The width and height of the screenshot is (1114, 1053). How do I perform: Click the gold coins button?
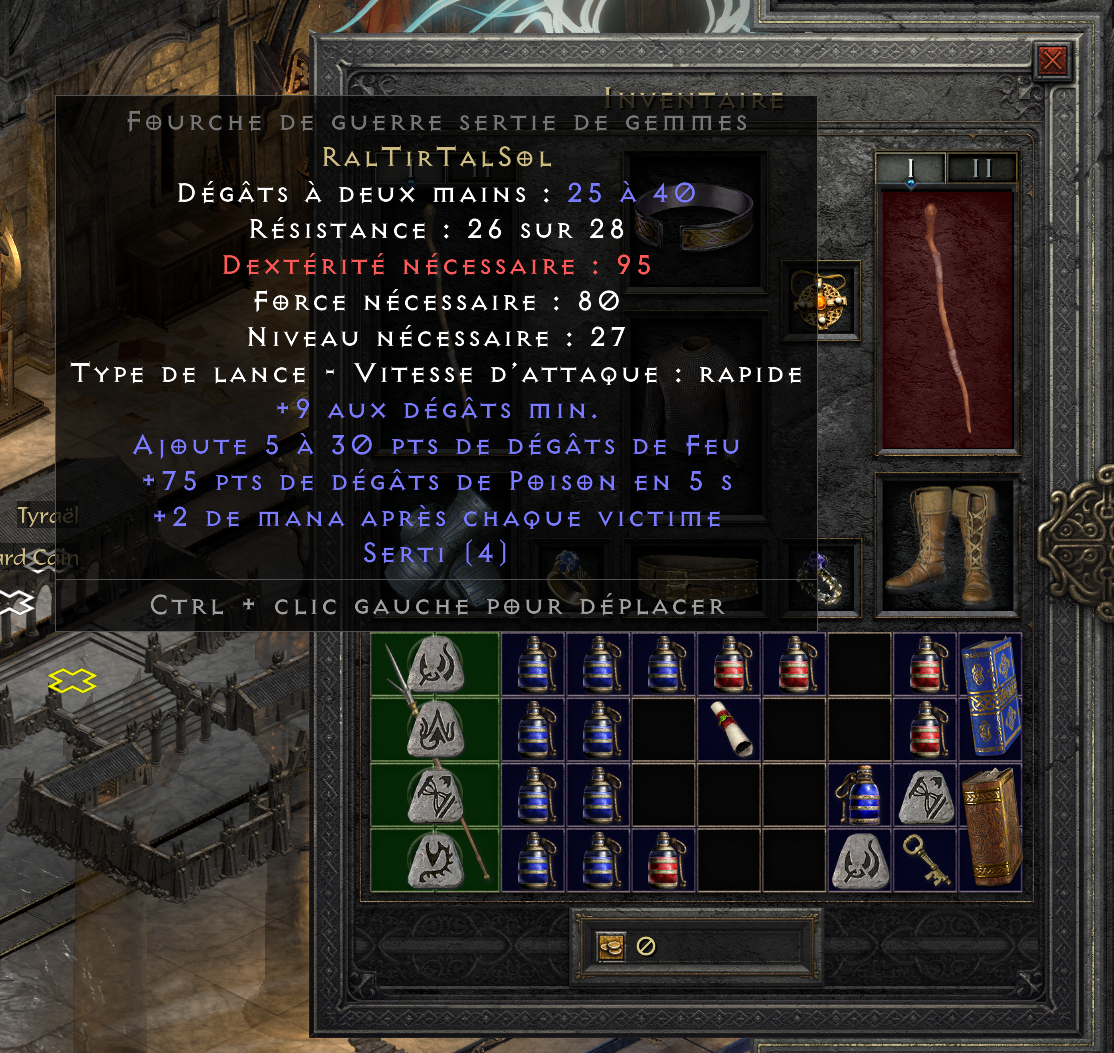click(611, 946)
